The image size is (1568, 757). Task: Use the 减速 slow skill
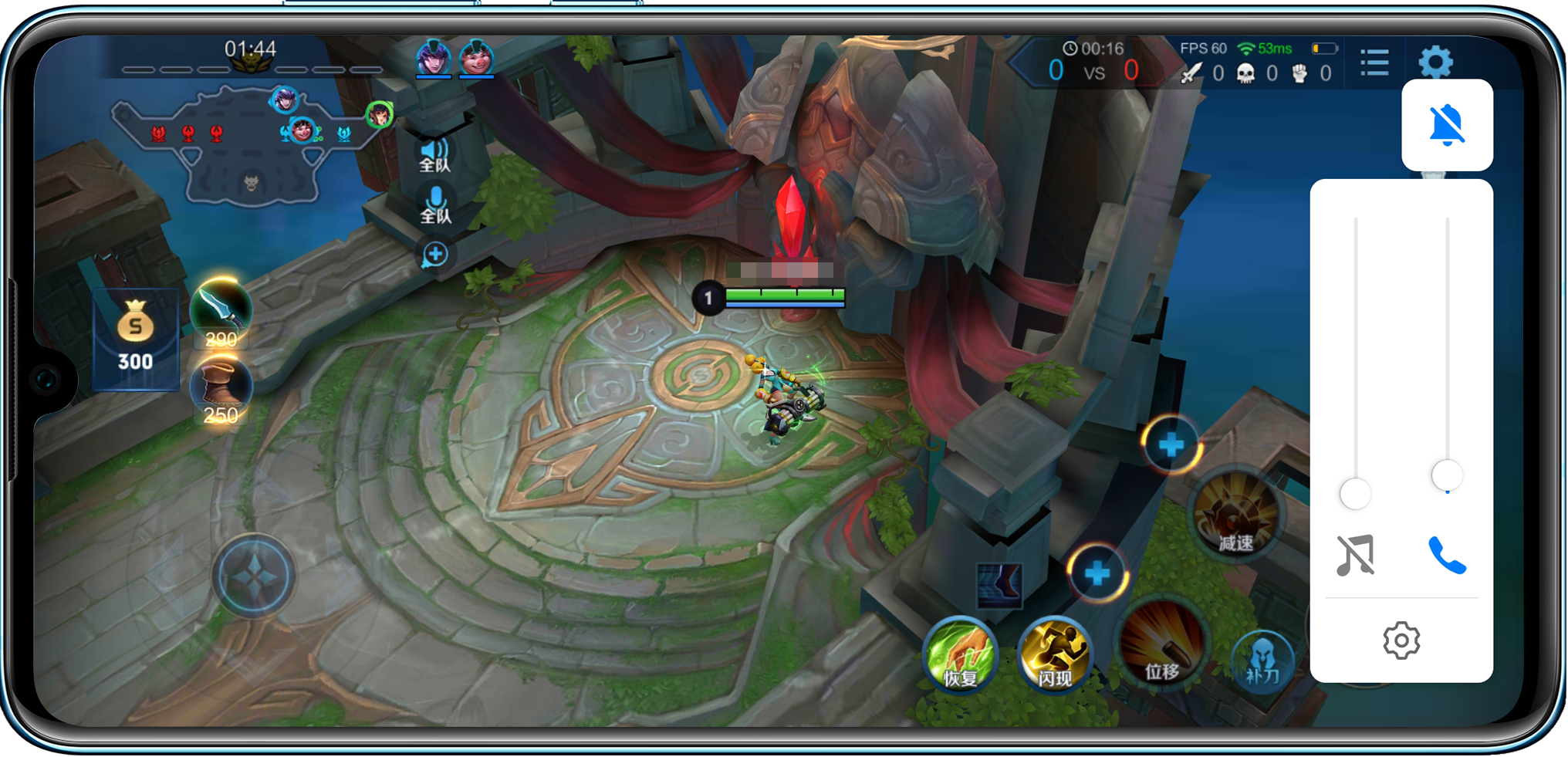coord(1236,513)
